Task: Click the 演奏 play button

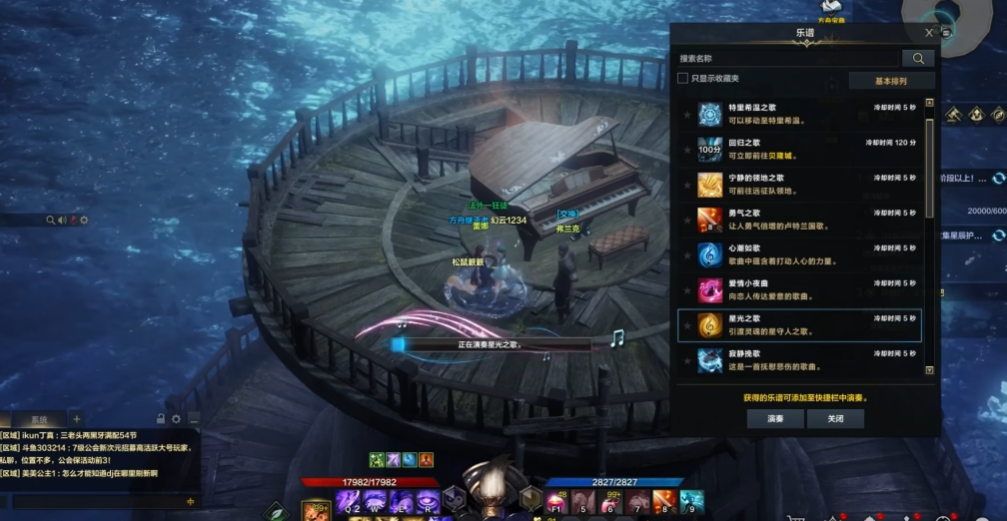Action: 775,419
